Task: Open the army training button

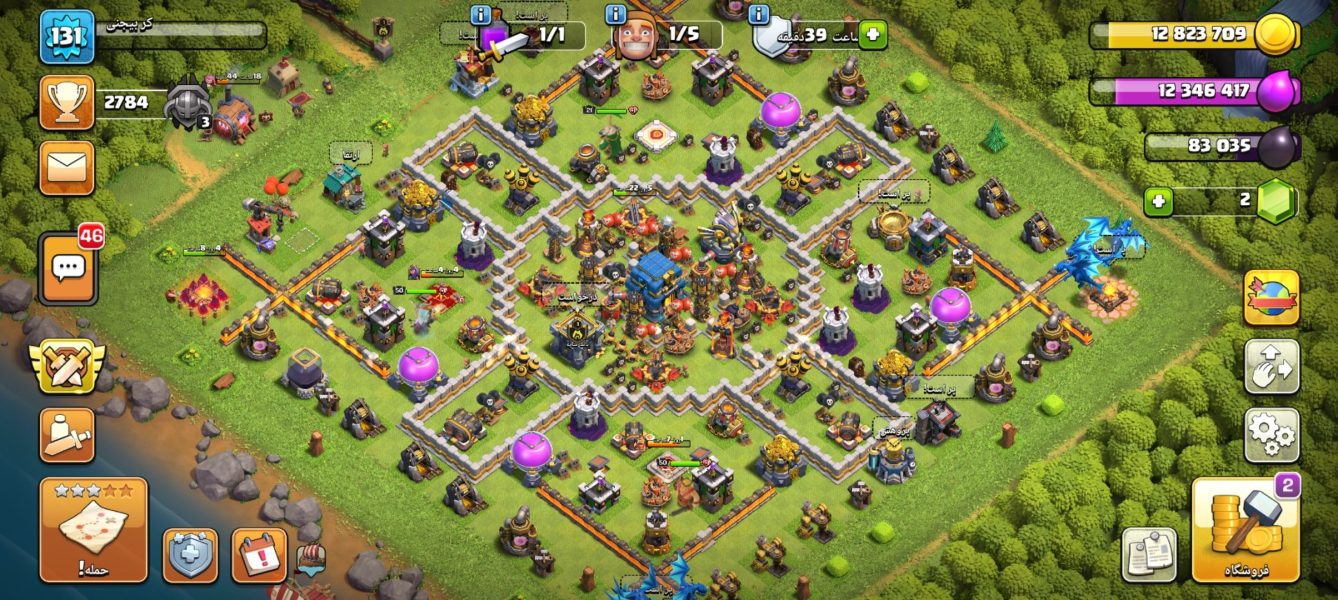Action: click(x=67, y=435)
